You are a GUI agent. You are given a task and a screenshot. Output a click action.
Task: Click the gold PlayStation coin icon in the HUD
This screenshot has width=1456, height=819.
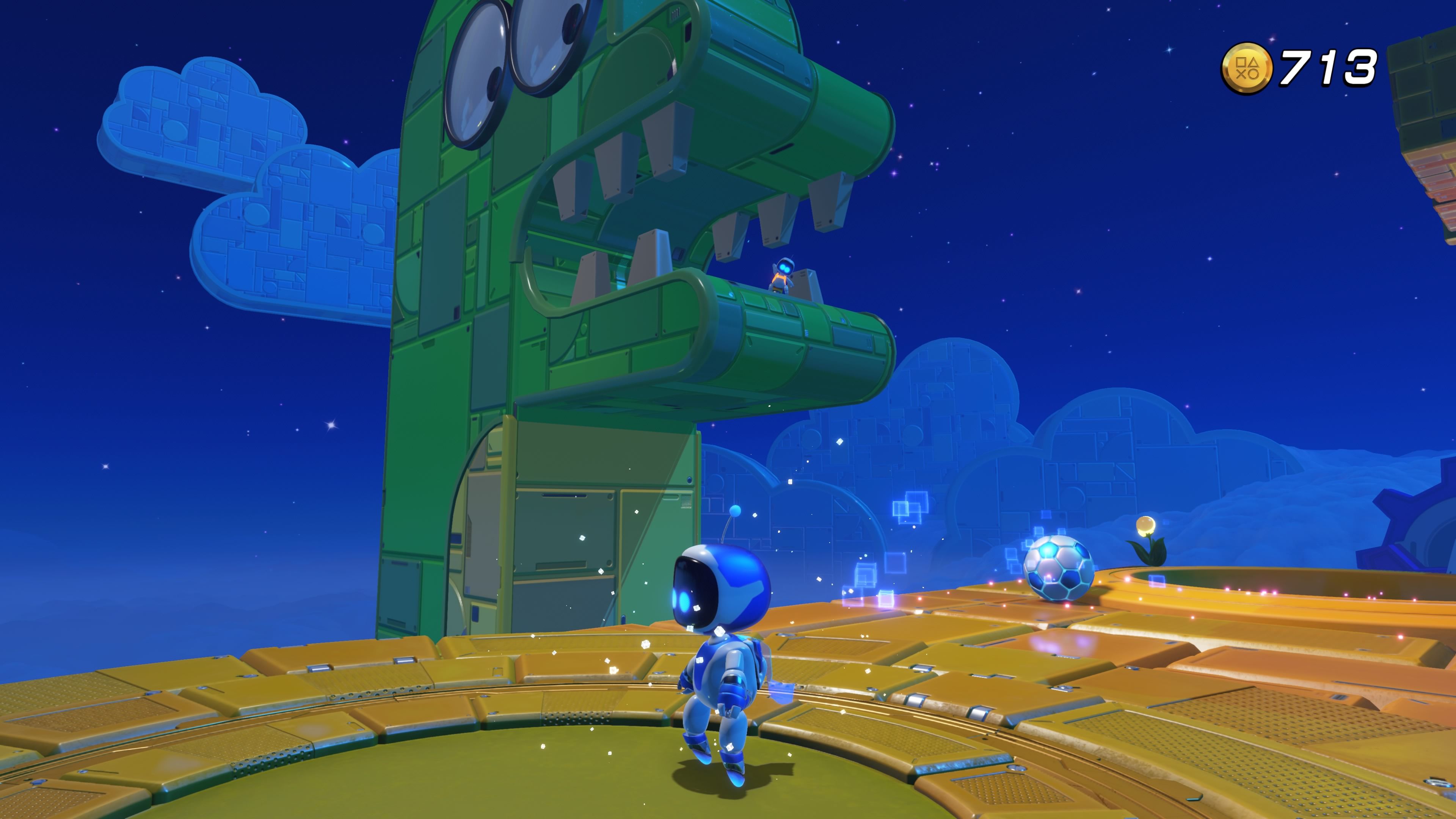[1247, 69]
